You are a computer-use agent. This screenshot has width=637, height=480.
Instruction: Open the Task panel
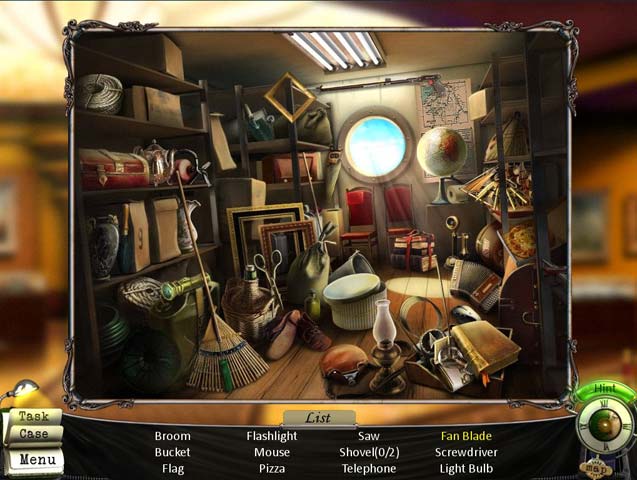(33, 416)
